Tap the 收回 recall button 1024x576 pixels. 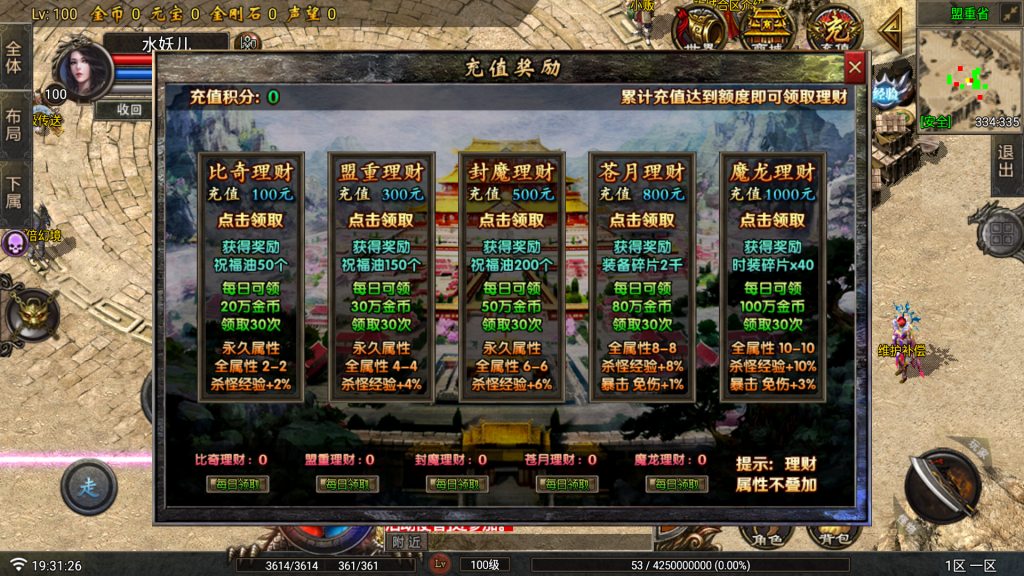pyautogui.click(x=129, y=110)
